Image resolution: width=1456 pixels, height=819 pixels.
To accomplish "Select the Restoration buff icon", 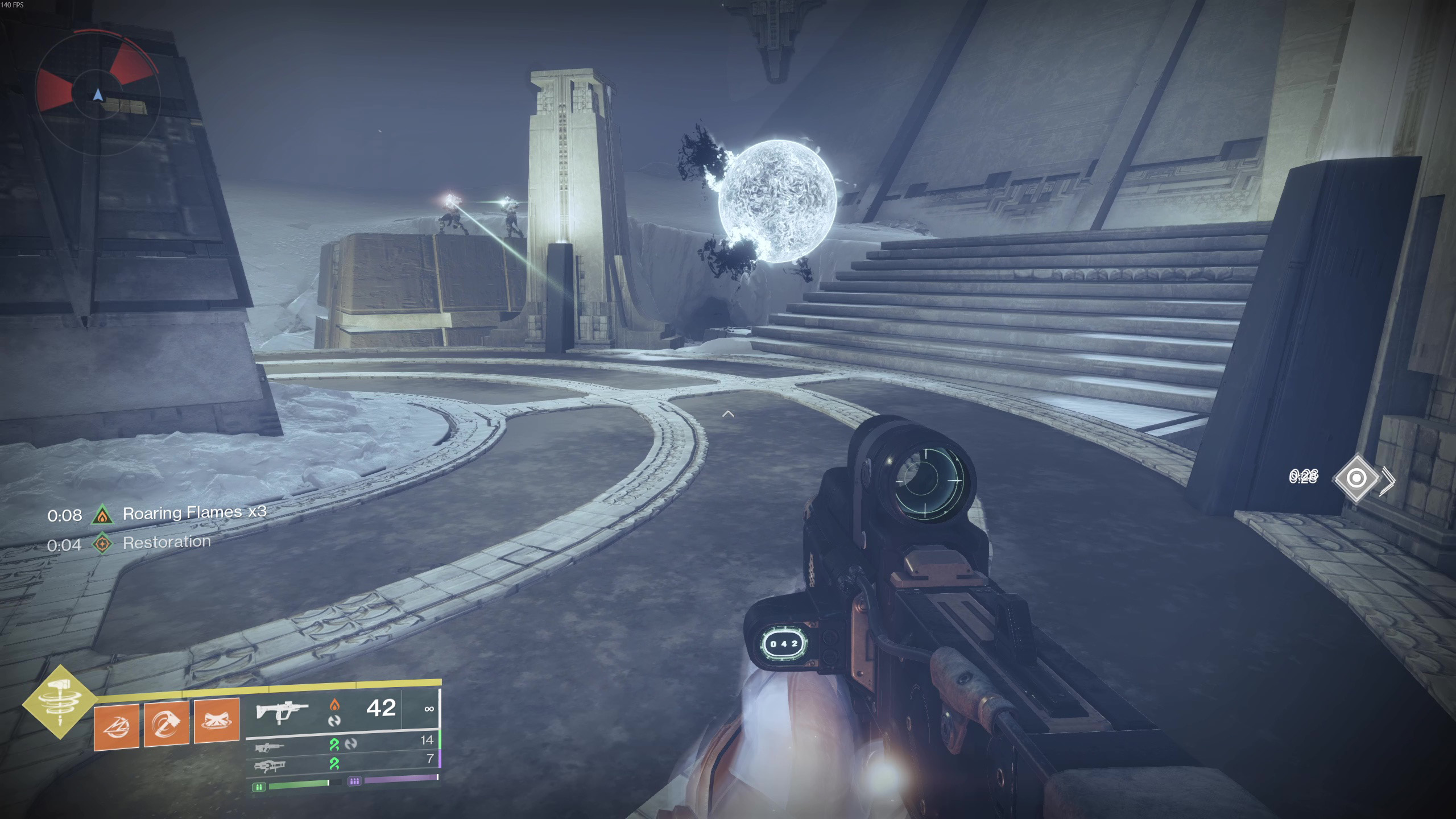I will click(x=102, y=544).
